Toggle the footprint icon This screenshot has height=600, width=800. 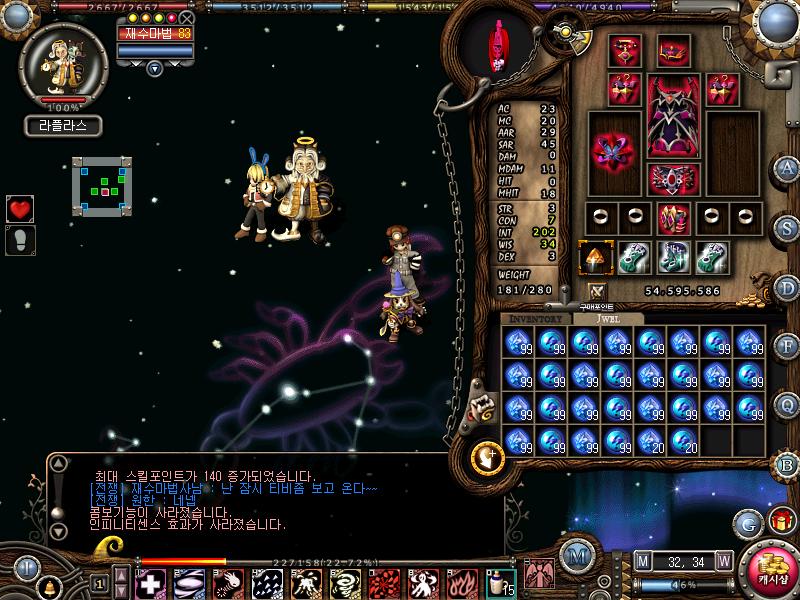(x=20, y=239)
